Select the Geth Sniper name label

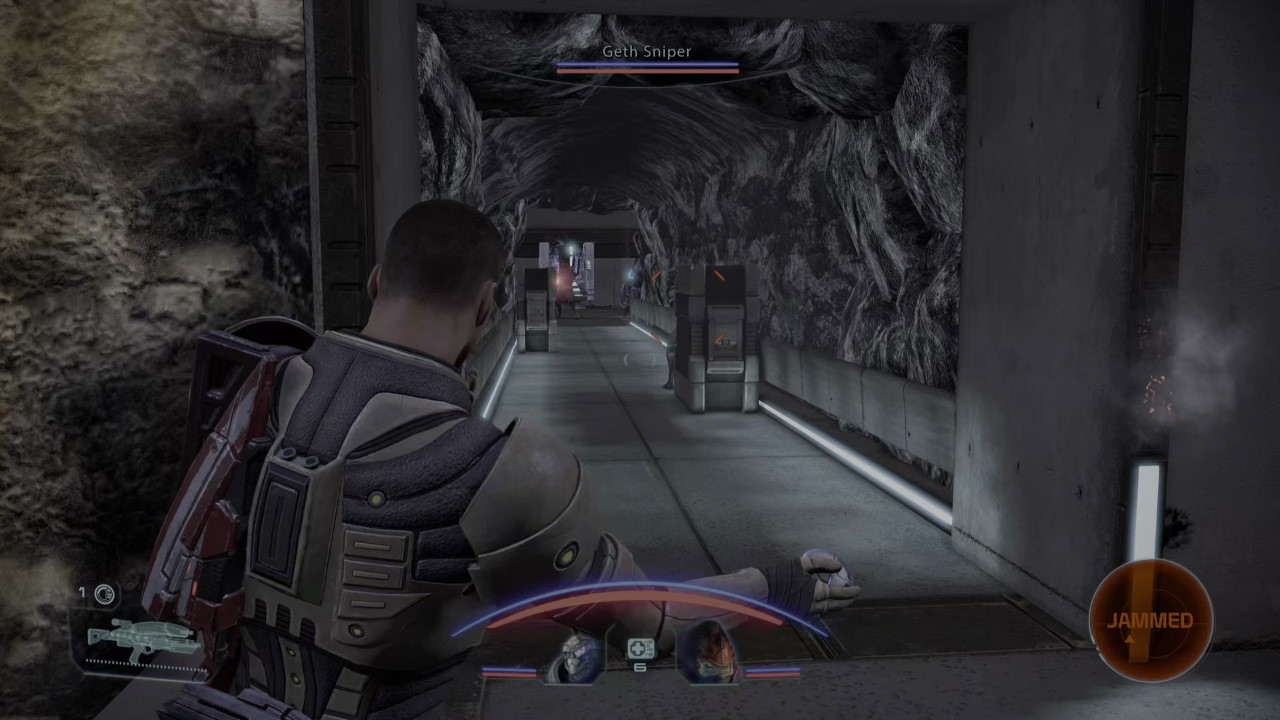coord(646,51)
